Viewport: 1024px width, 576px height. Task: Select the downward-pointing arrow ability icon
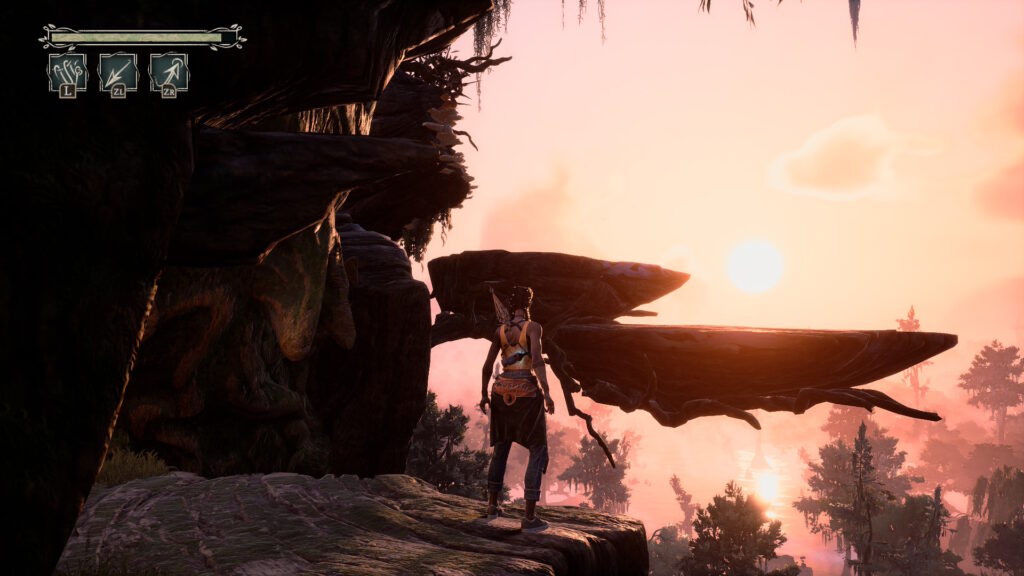click(118, 73)
